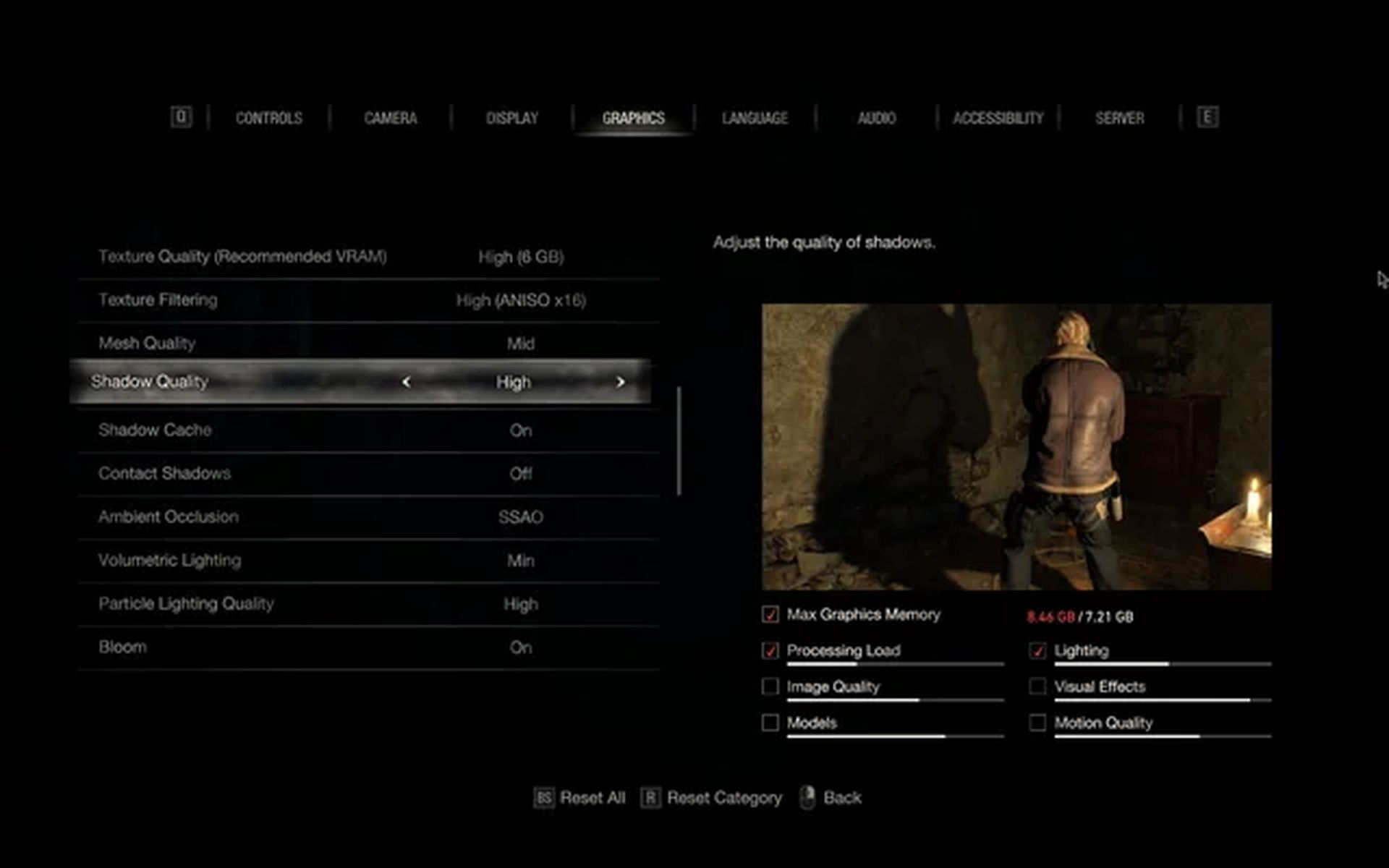1389x868 pixels.
Task: Select the Texture Quality setting row
Action: pos(369,257)
